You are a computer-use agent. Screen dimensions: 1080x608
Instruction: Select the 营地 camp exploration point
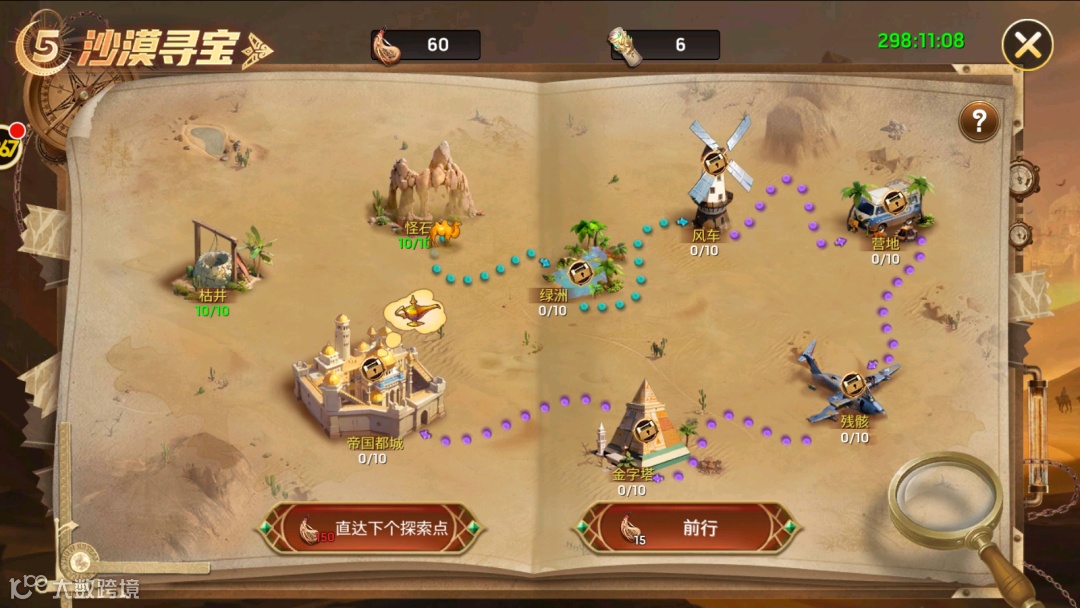[x=885, y=207]
